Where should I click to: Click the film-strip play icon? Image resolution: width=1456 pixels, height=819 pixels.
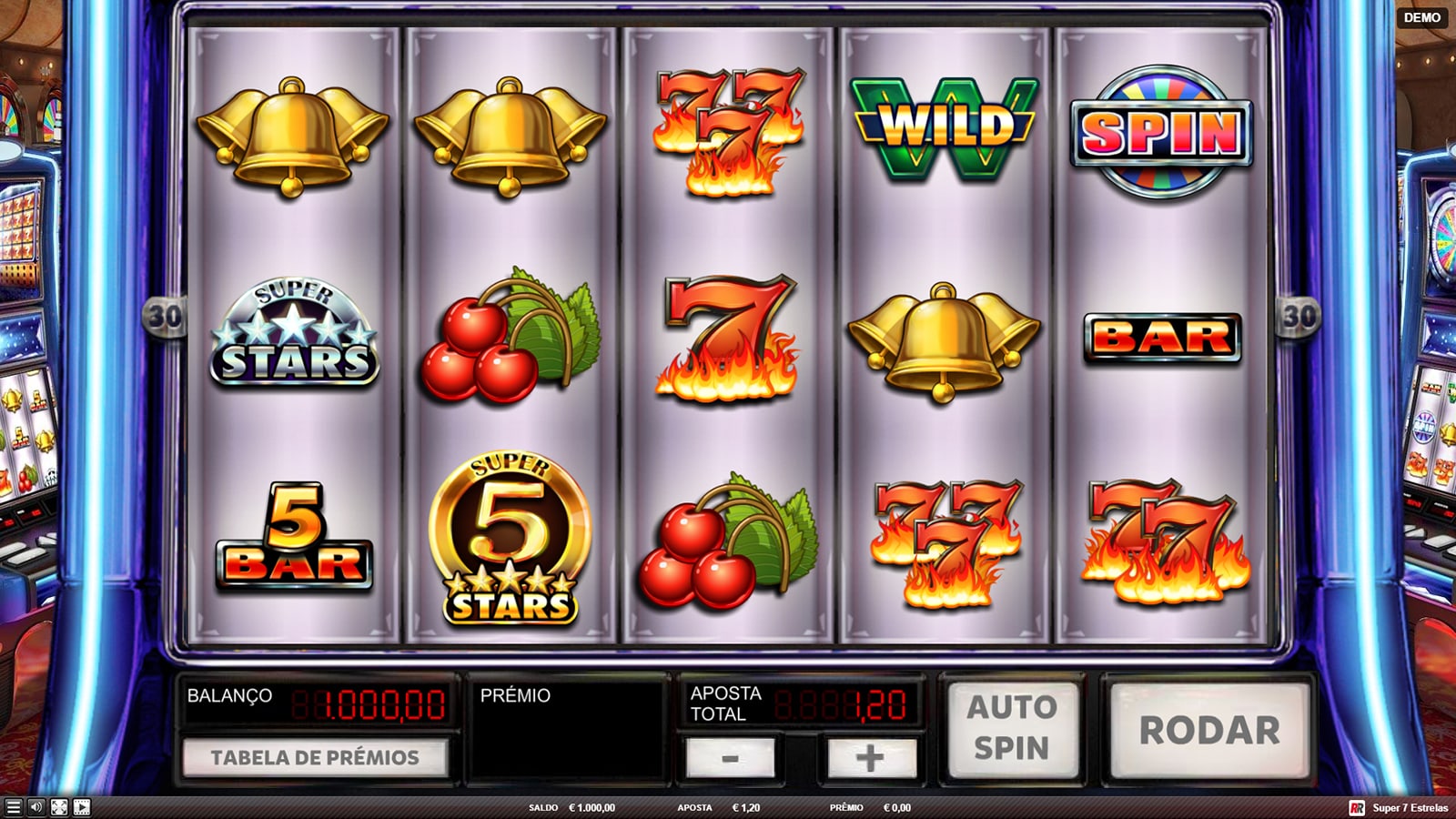(x=82, y=807)
